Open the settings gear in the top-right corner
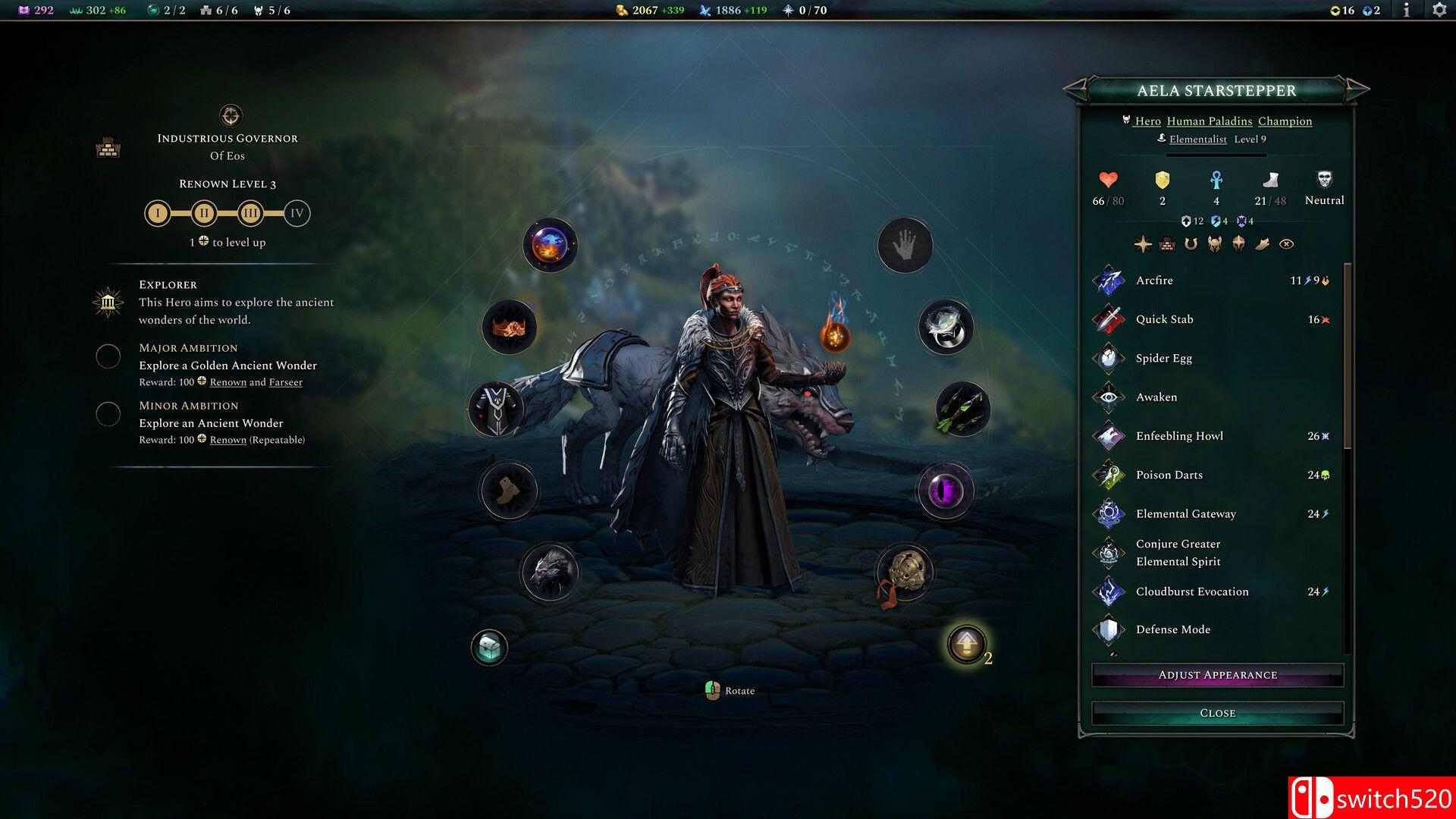The height and width of the screenshot is (819, 1456). (x=1439, y=11)
